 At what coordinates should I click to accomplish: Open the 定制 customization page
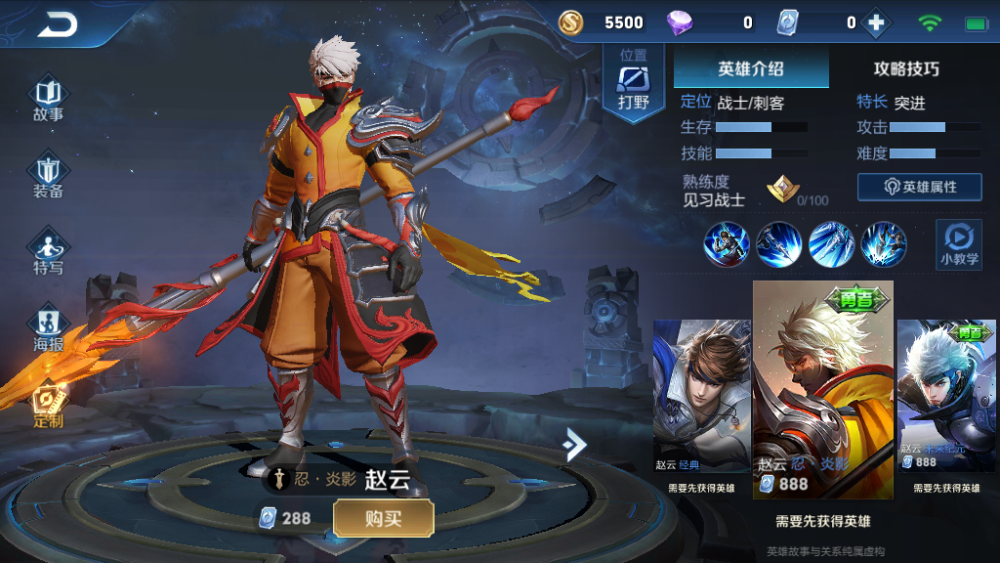pyautogui.click(x=48, y=405)
